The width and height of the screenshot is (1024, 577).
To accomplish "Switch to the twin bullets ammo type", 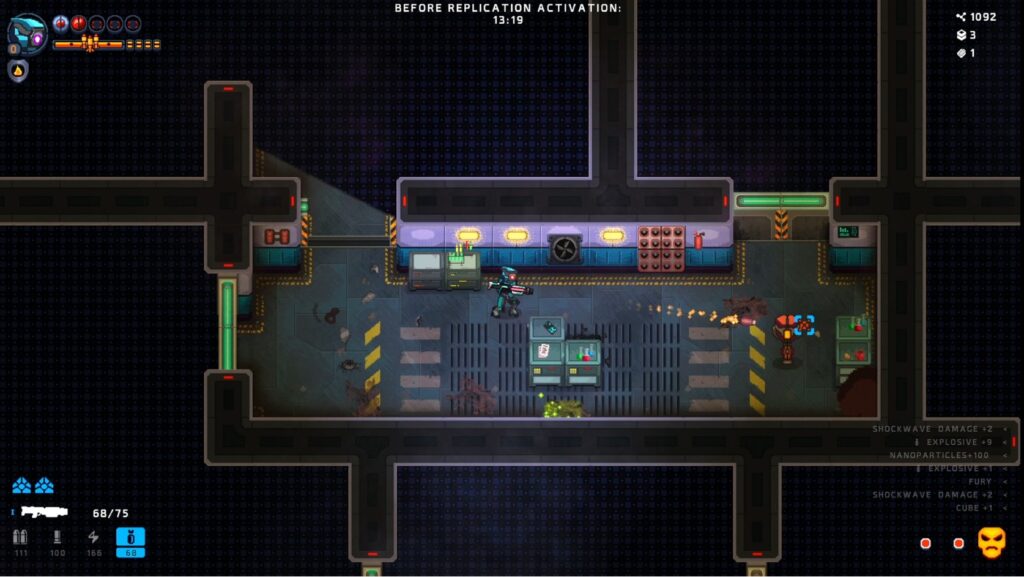I will 20,539.
